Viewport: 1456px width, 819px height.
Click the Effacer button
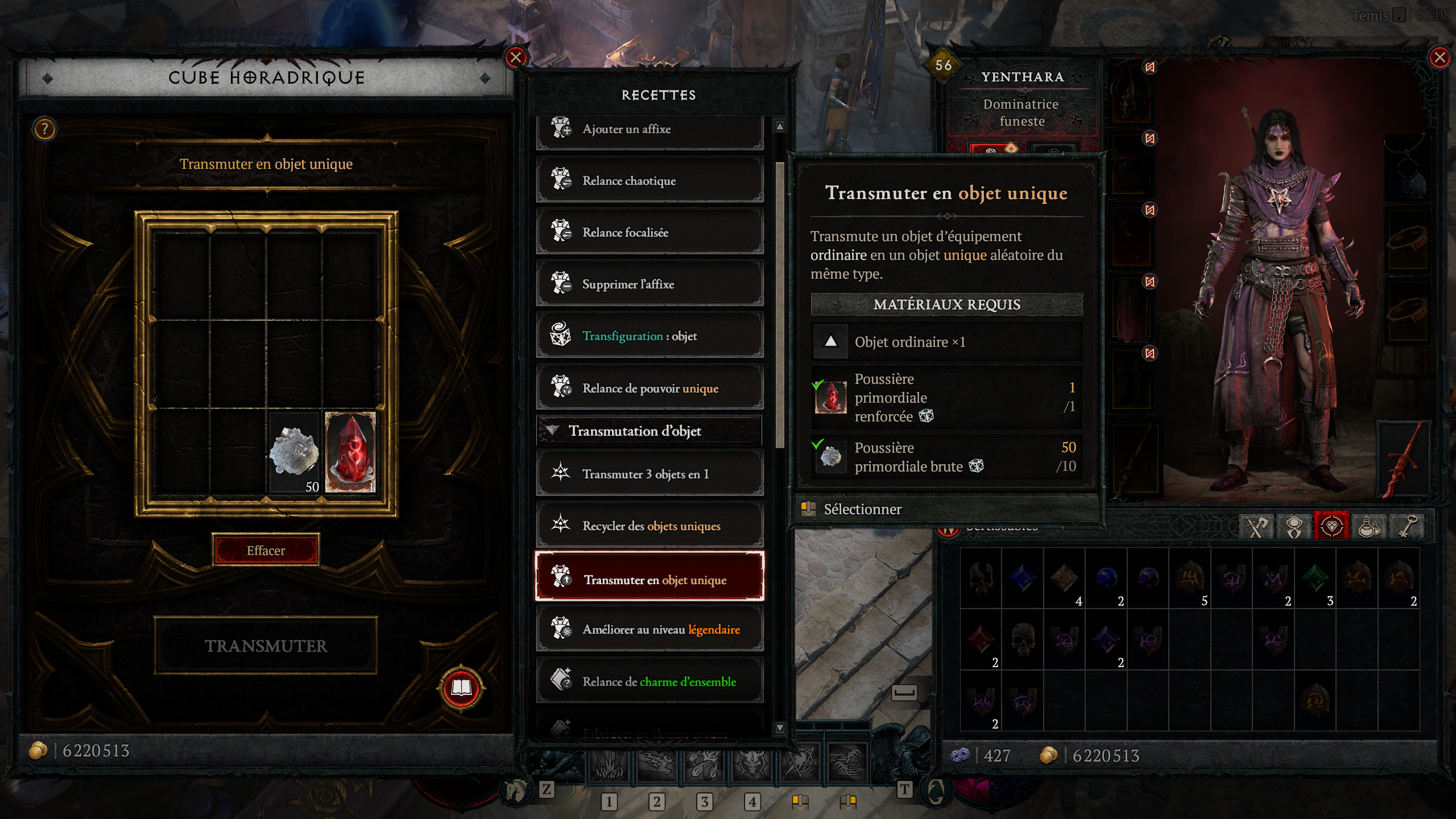coord(264,550)
